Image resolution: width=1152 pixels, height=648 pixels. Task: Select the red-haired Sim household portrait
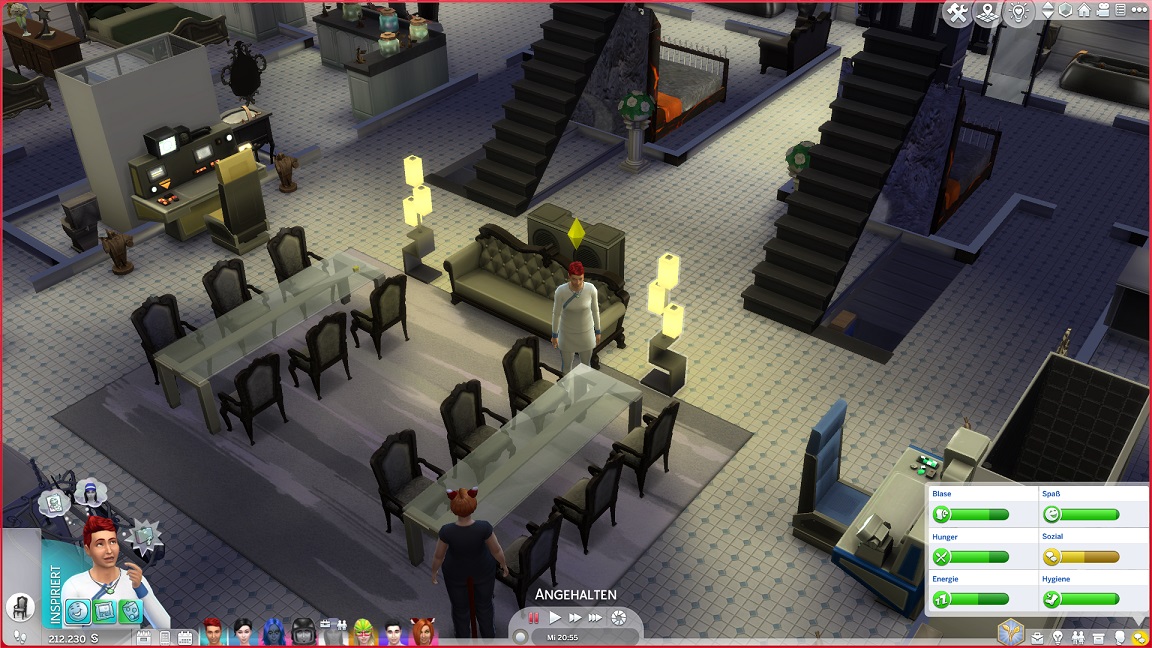(x=212, y=632)
